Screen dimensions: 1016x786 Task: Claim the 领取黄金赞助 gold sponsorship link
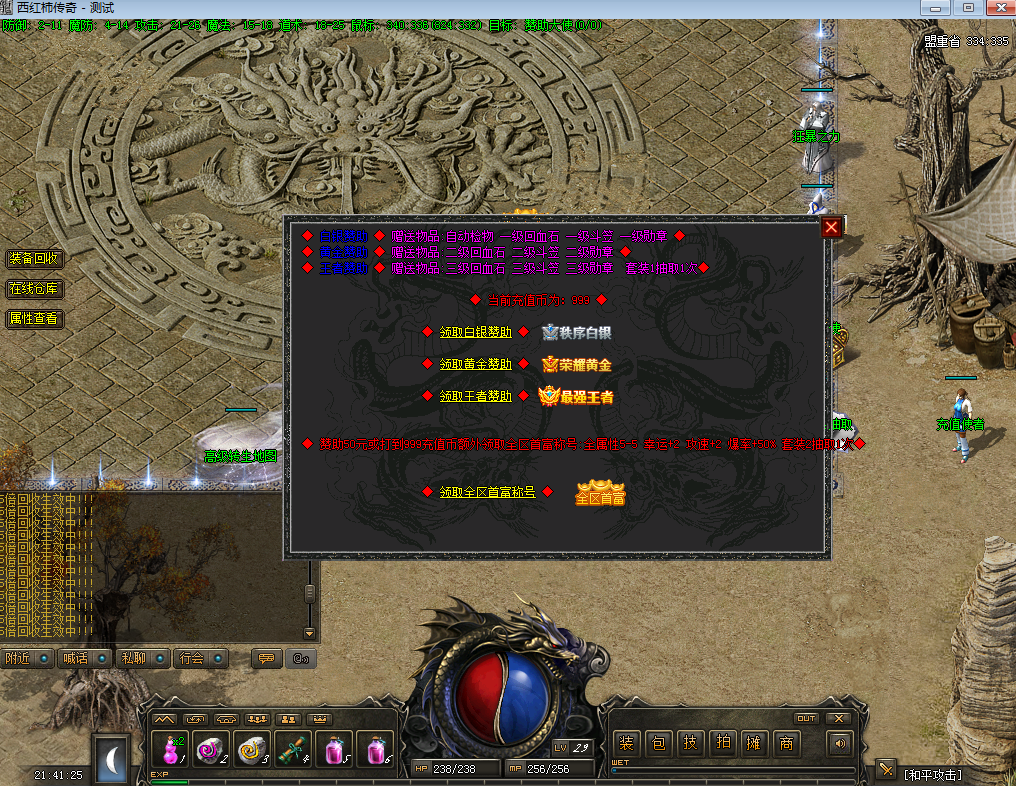pyautogui.click(x=475, y=364)
